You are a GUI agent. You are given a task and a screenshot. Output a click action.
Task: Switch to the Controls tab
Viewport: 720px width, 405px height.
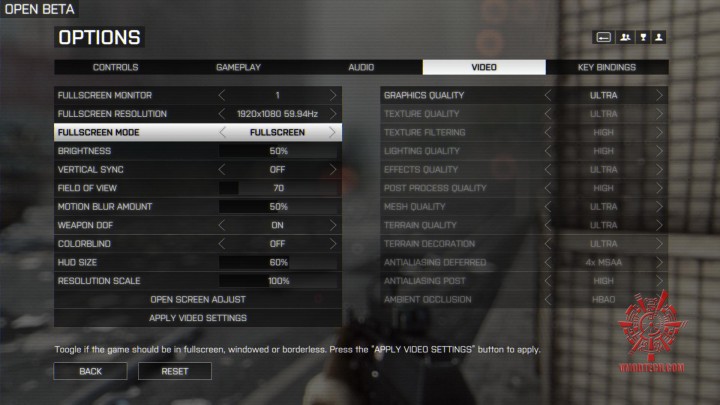(115, 68)
